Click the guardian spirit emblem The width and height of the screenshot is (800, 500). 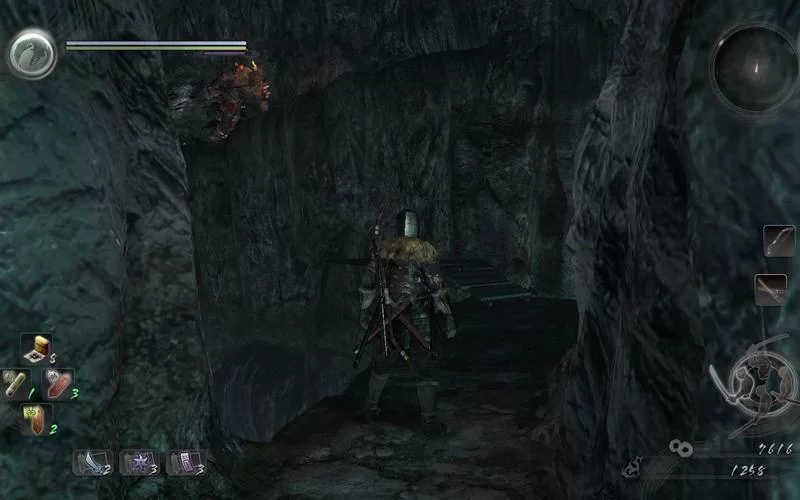[x=33, y=52]
